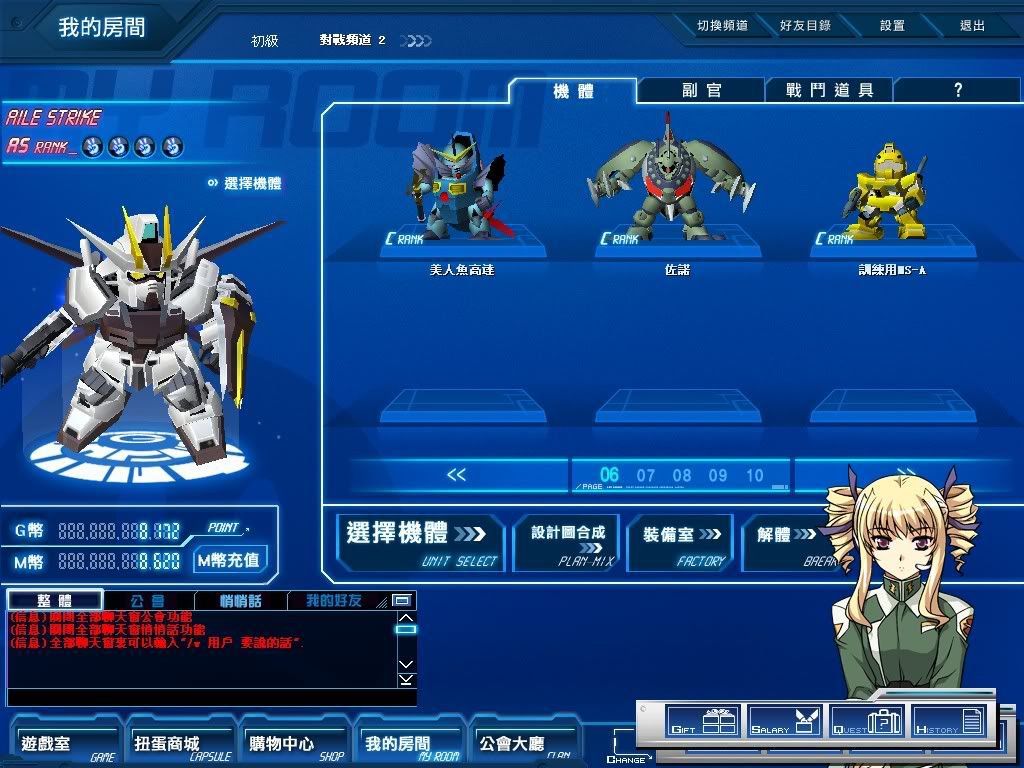Enter the 裝備室 Factory

[x=682, y=543]
